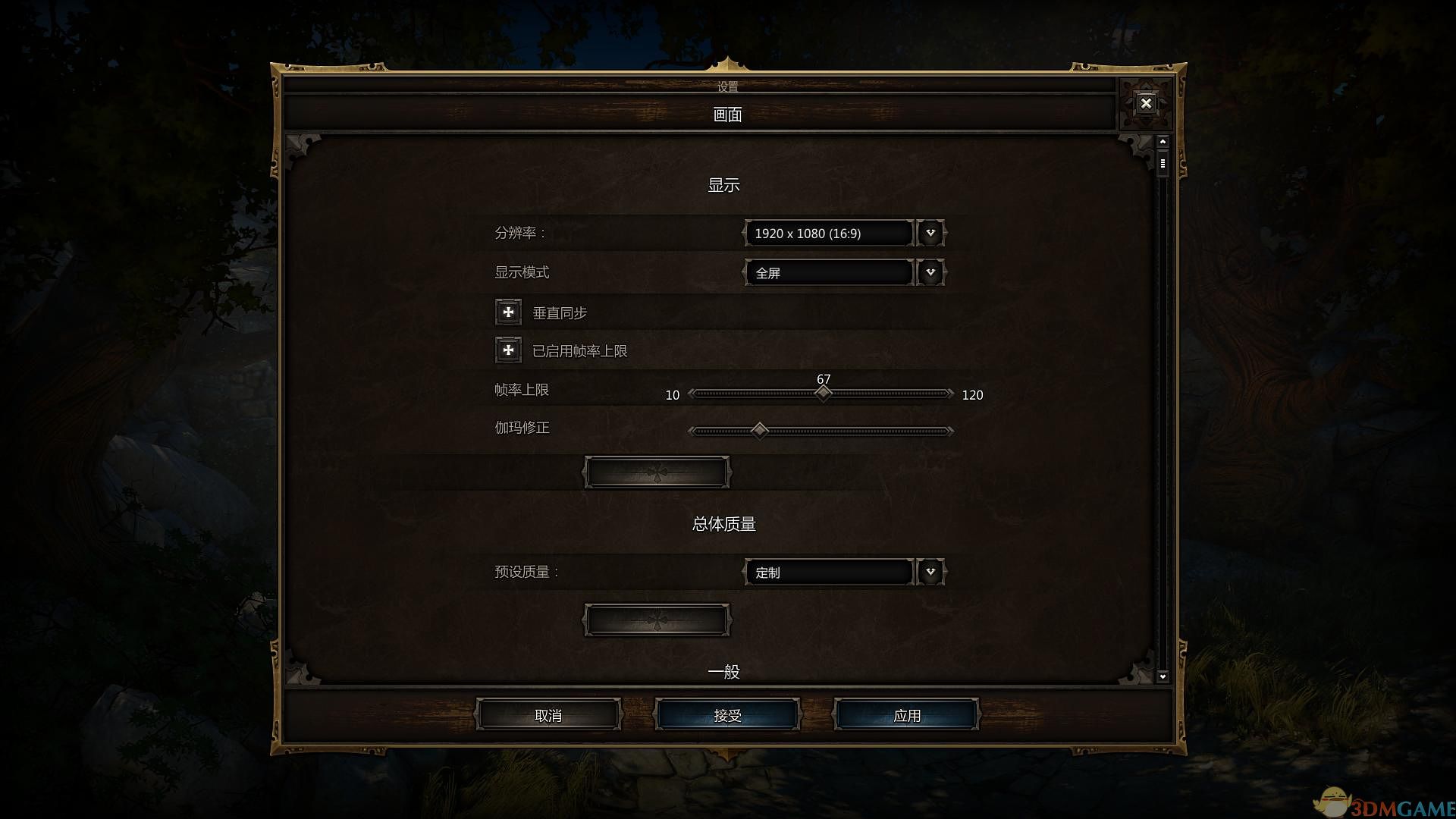Click the scrollbar up arrow icon

pyautogui.click(x=1163, y=140)
